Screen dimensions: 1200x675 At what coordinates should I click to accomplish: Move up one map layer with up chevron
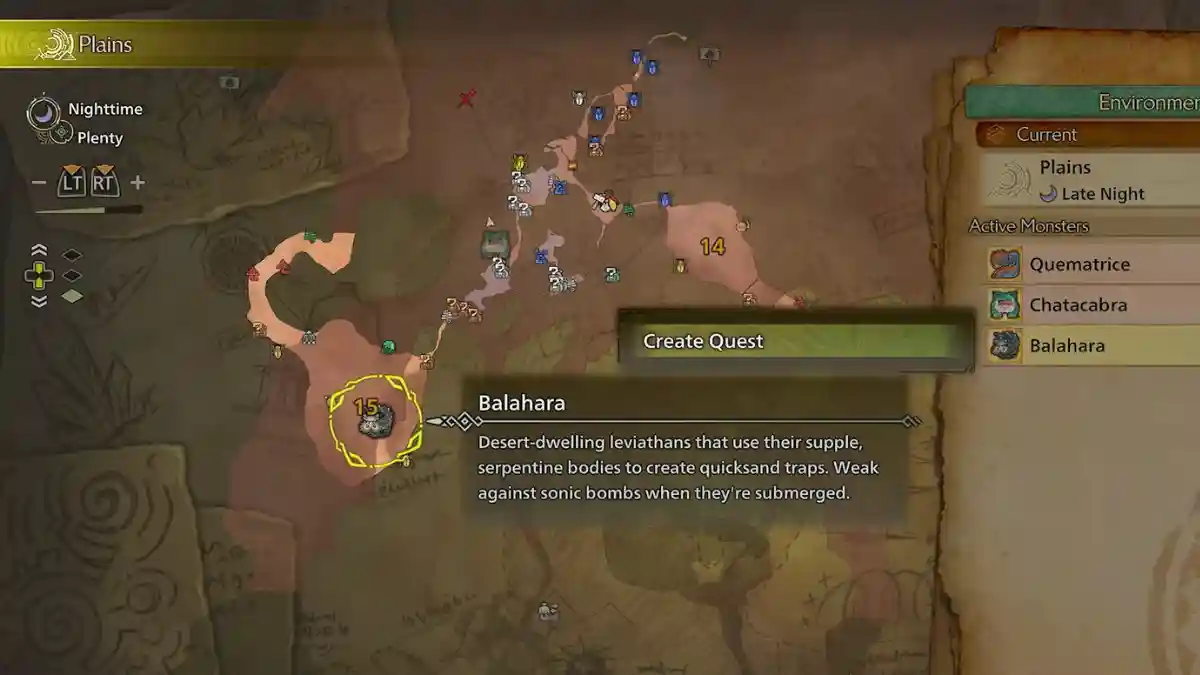(x=39, y=252)
